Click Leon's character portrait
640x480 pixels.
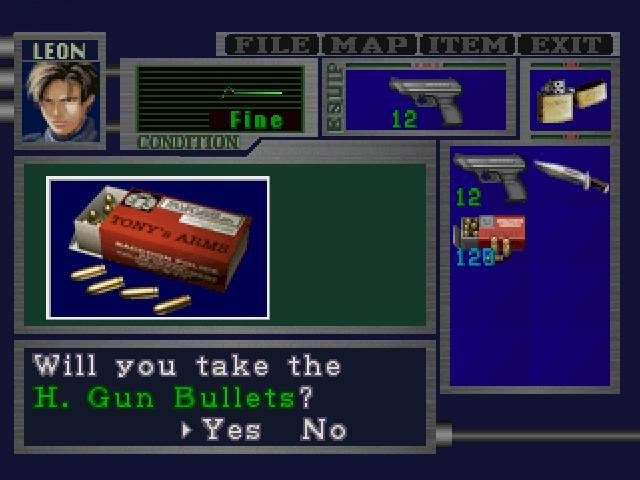point(61,102)
